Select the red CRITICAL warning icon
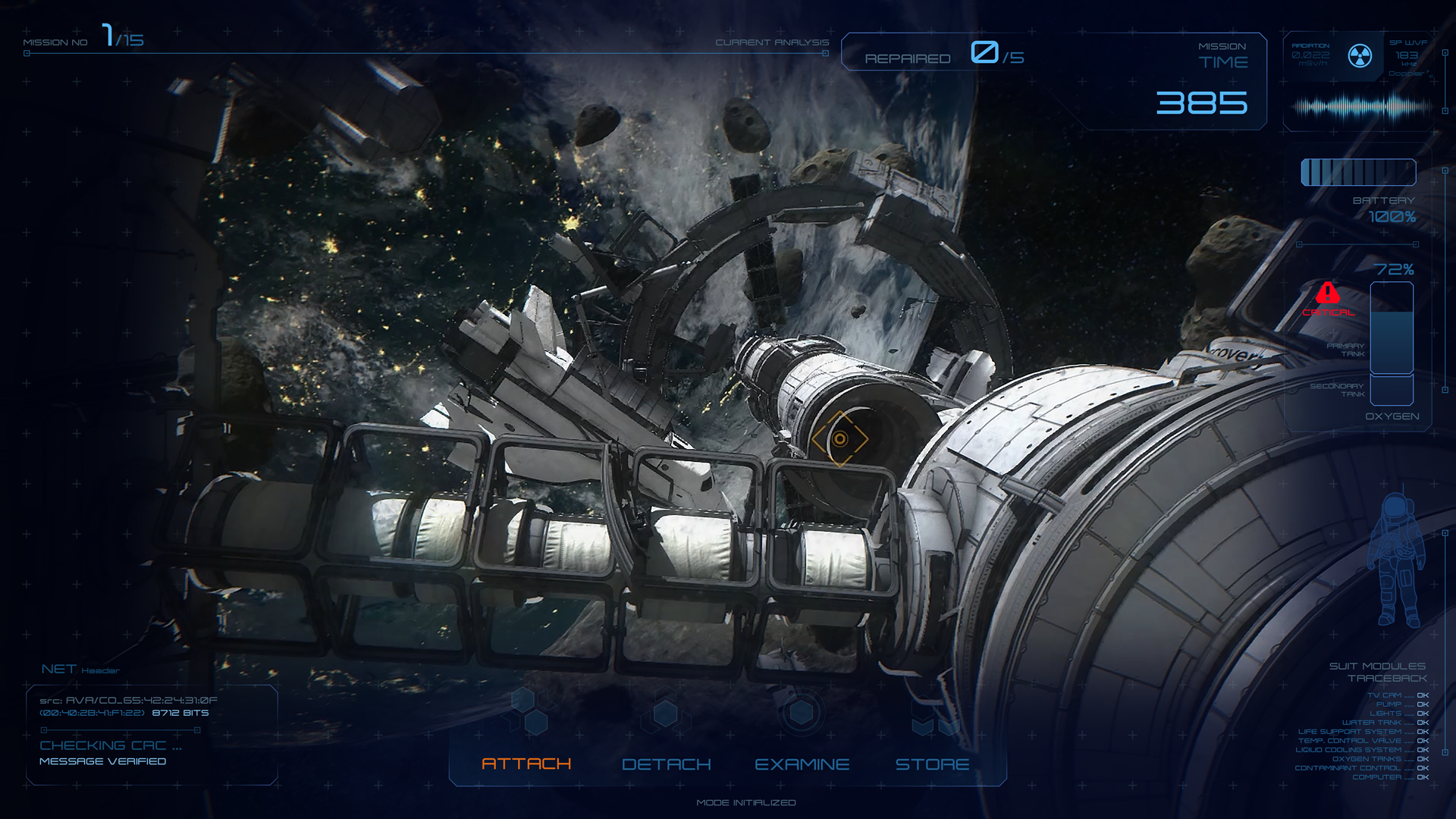 (x=1328, y=293)
